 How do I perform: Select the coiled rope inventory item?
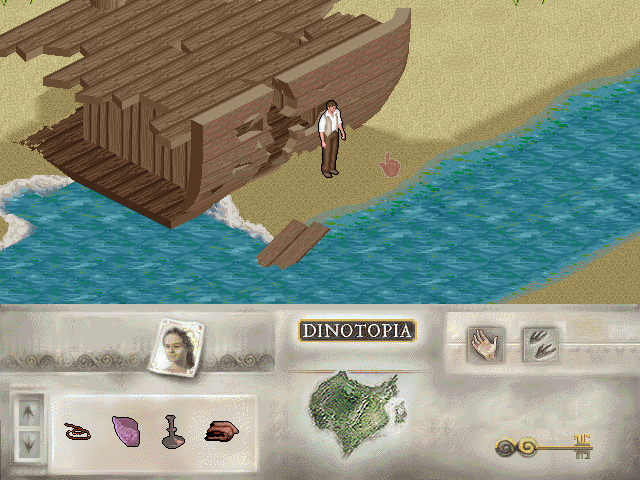(x=76, y=432)
